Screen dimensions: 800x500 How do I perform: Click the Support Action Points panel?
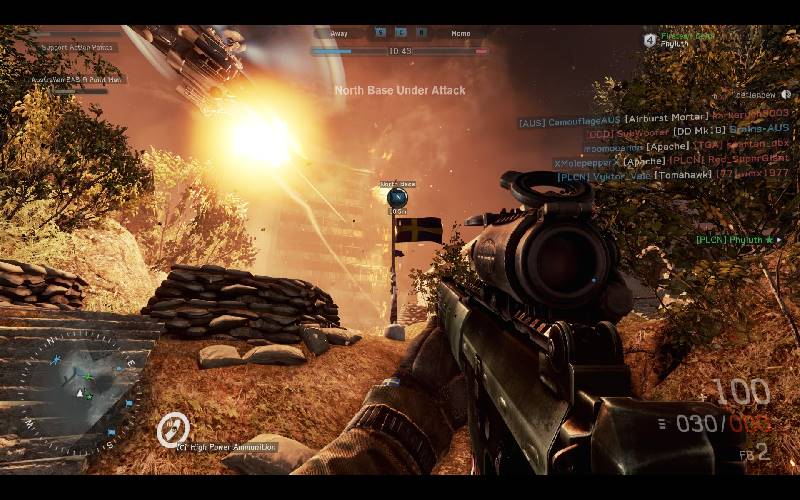(78, 47)
